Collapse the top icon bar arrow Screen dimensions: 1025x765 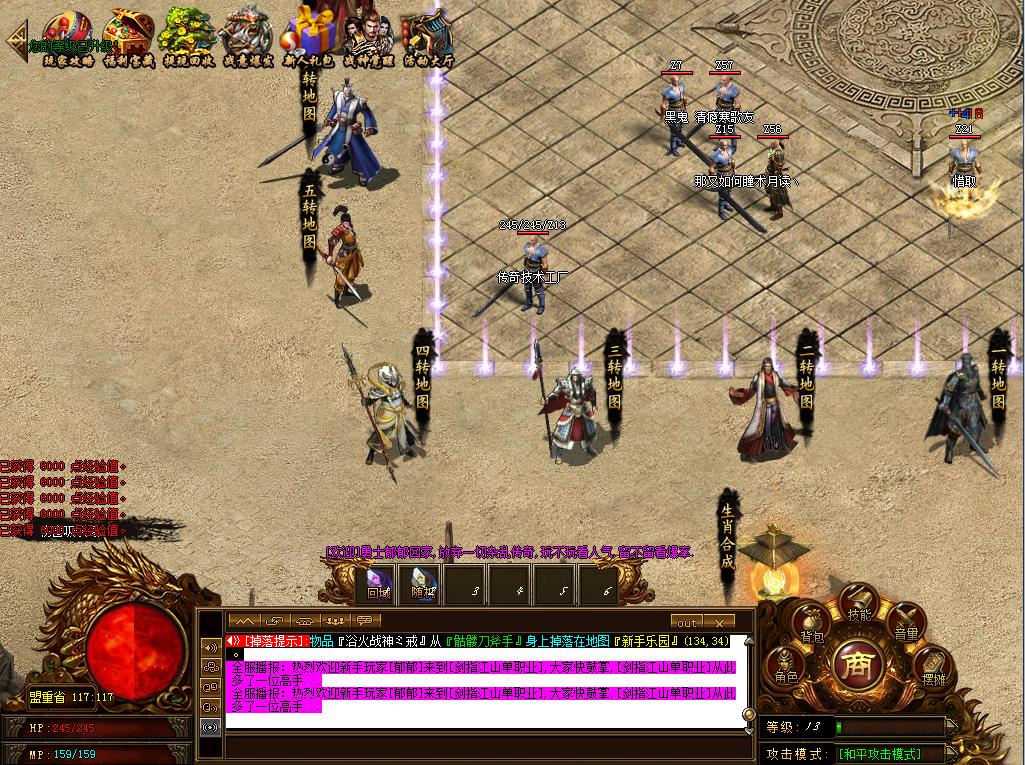(x=16, y=40)
